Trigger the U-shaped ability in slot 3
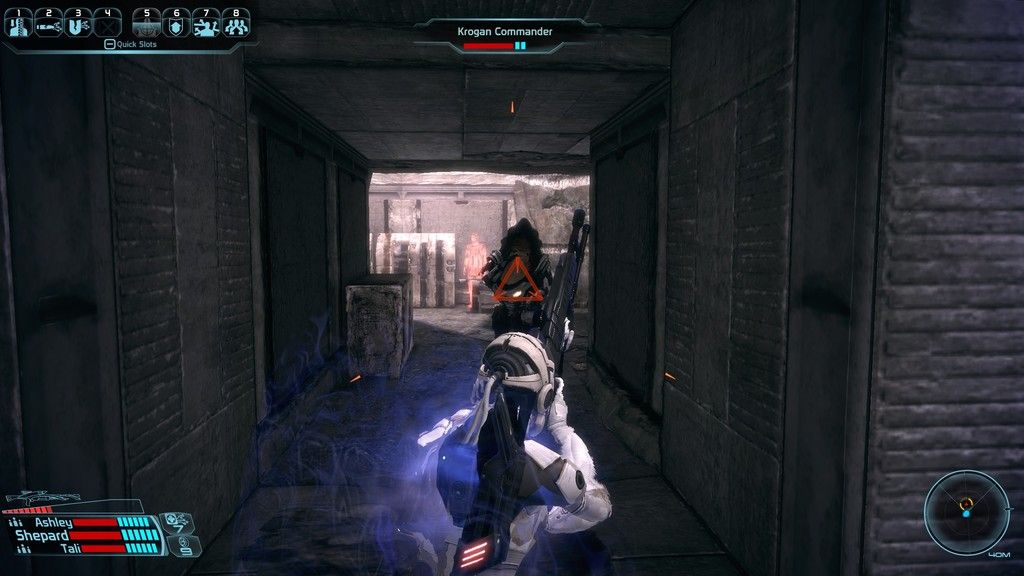 (76, 24)
